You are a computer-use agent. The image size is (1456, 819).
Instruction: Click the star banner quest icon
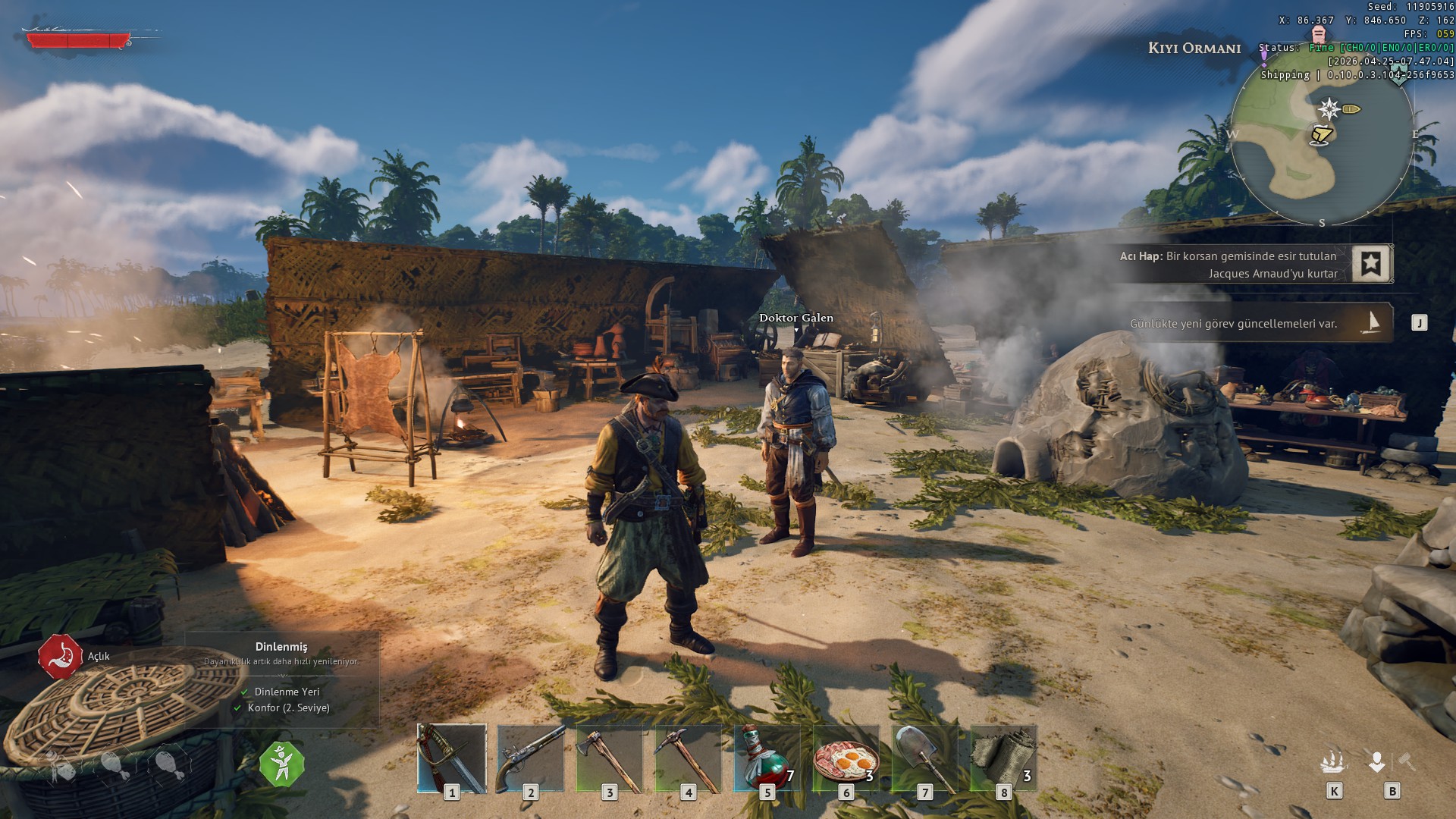1370,264
